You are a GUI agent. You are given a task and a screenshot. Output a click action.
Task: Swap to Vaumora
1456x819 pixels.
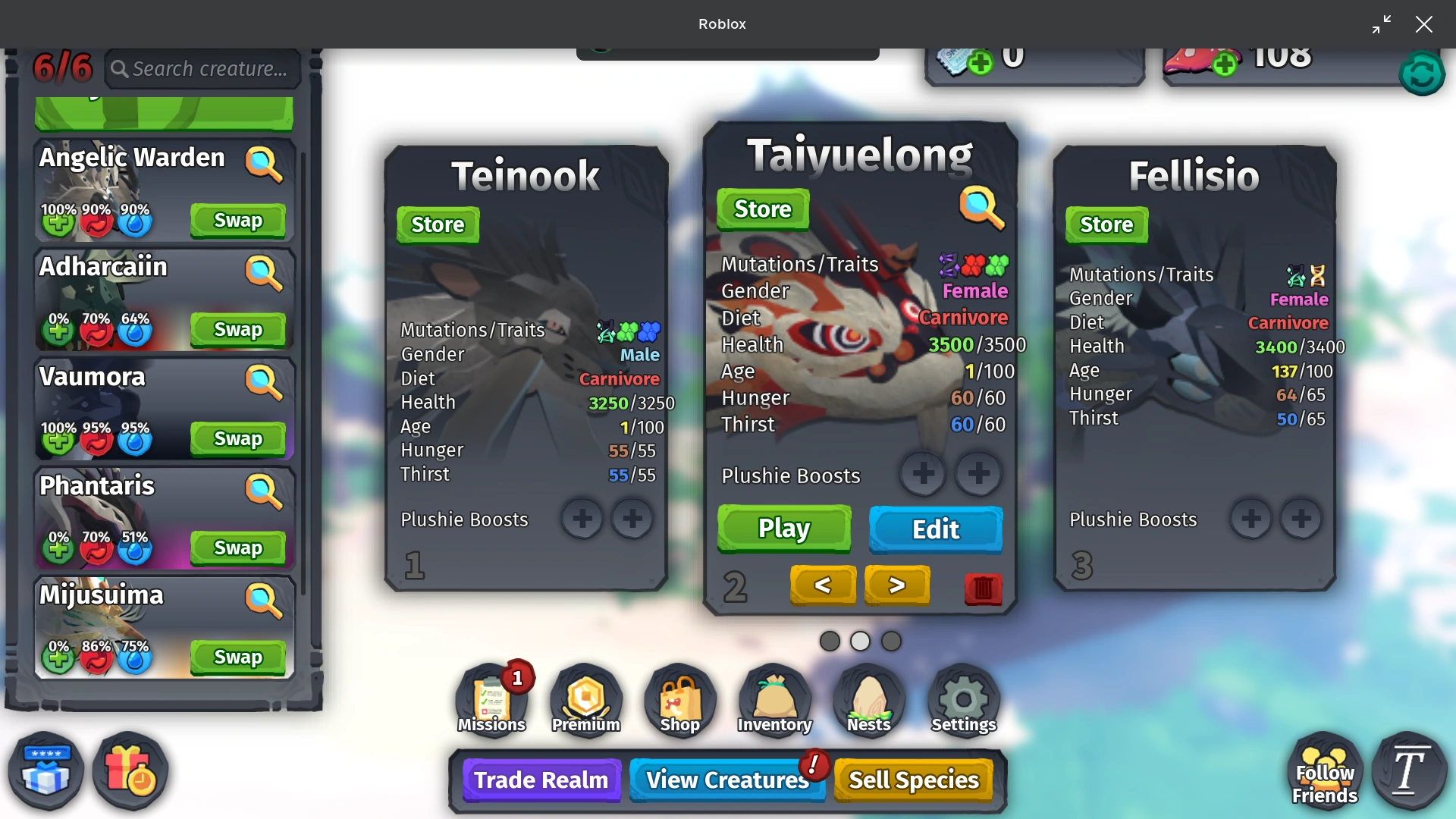[x=238, y=438]
